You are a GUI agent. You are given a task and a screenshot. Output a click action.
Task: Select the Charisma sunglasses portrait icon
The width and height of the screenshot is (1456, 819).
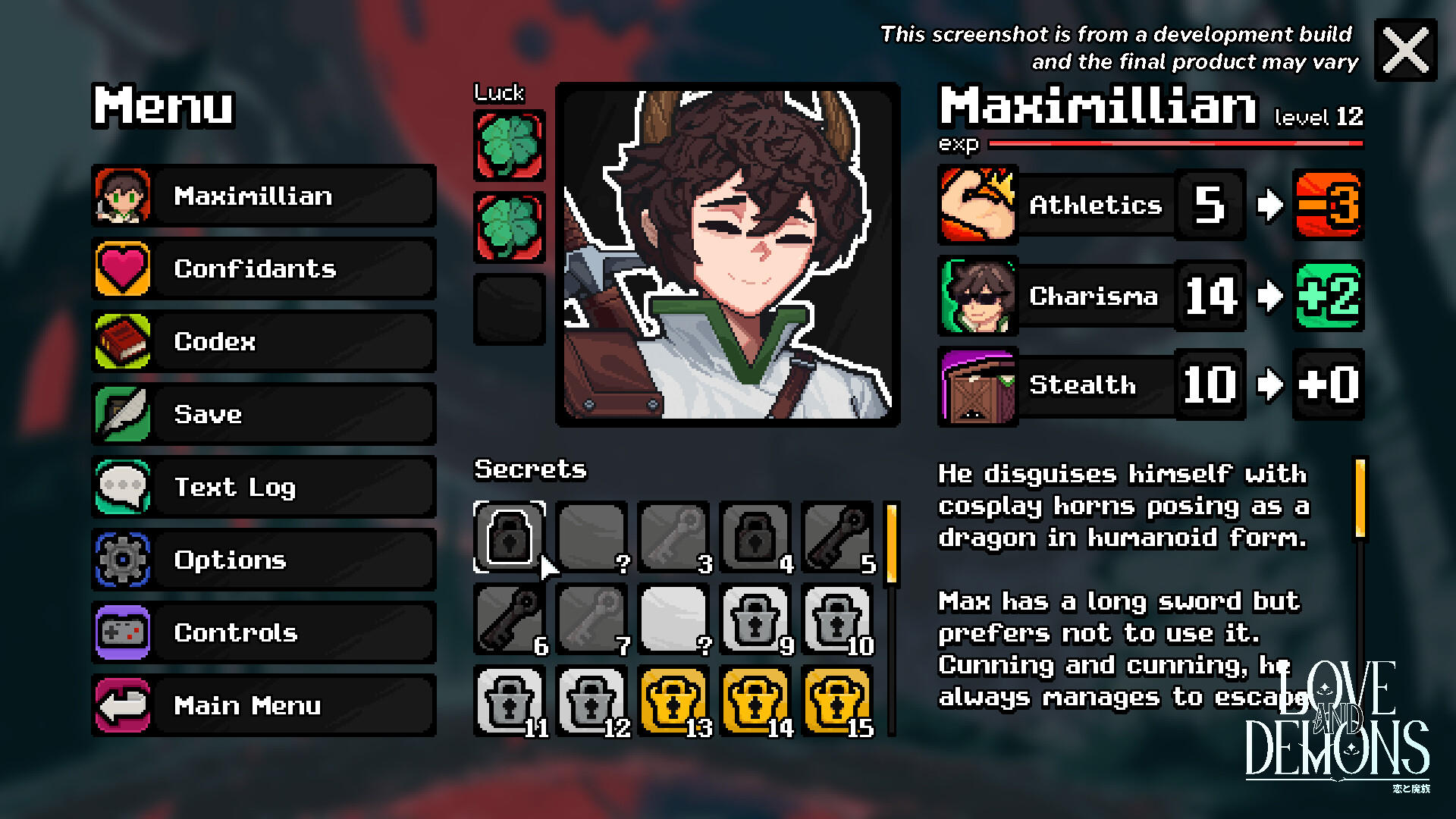coord(977,295)
